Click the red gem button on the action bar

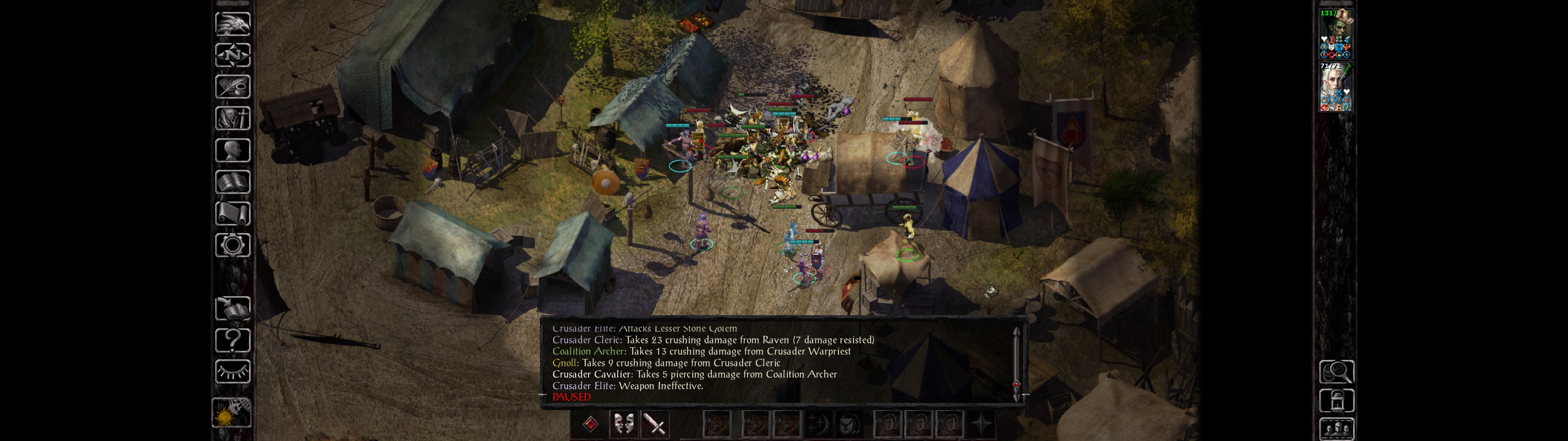(x=590, y=424)
